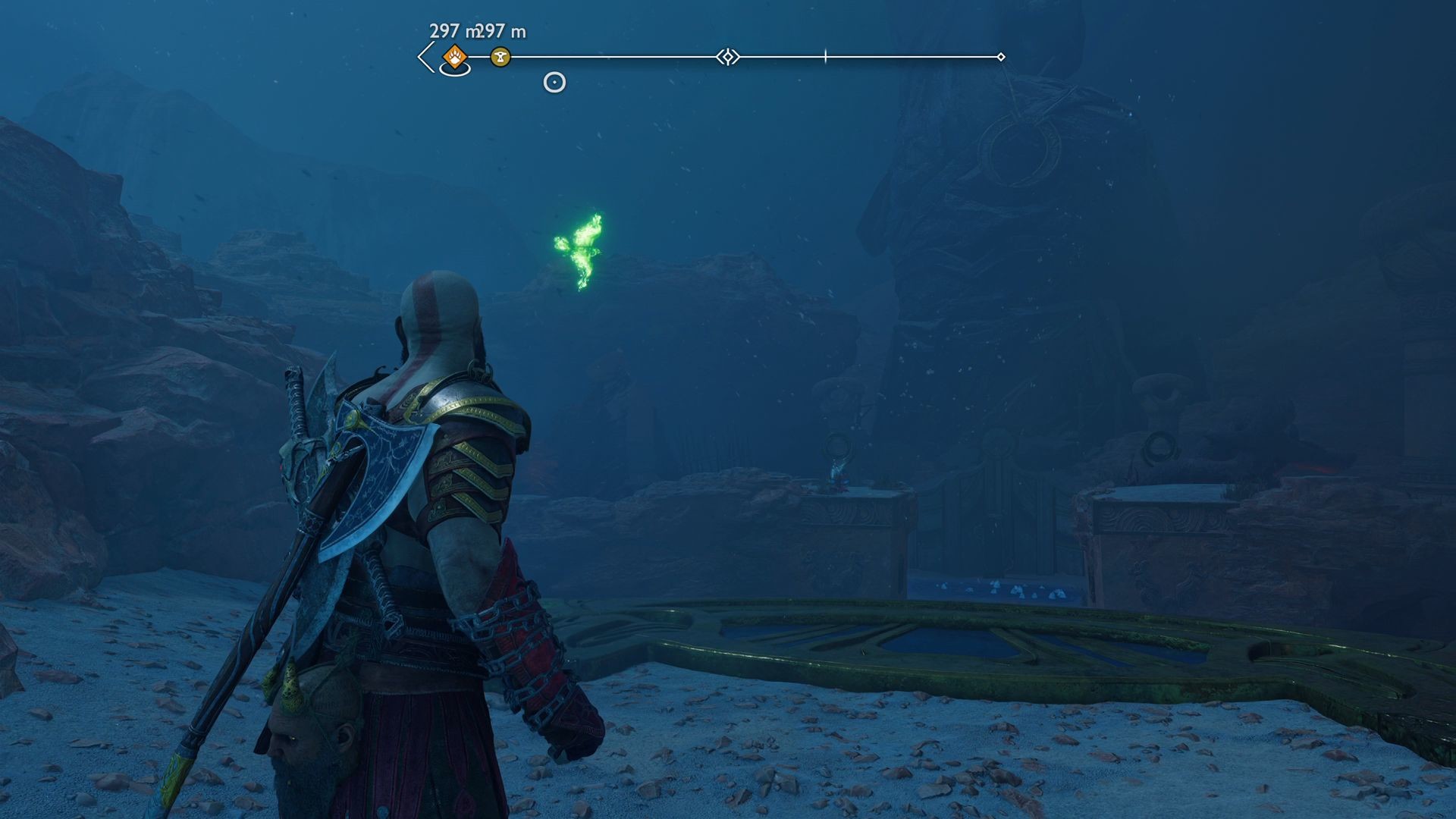This screenshot has height=819, width=1456.
Task: Select the gold anvil shop marker on compass
Action: tap(500, 56)
